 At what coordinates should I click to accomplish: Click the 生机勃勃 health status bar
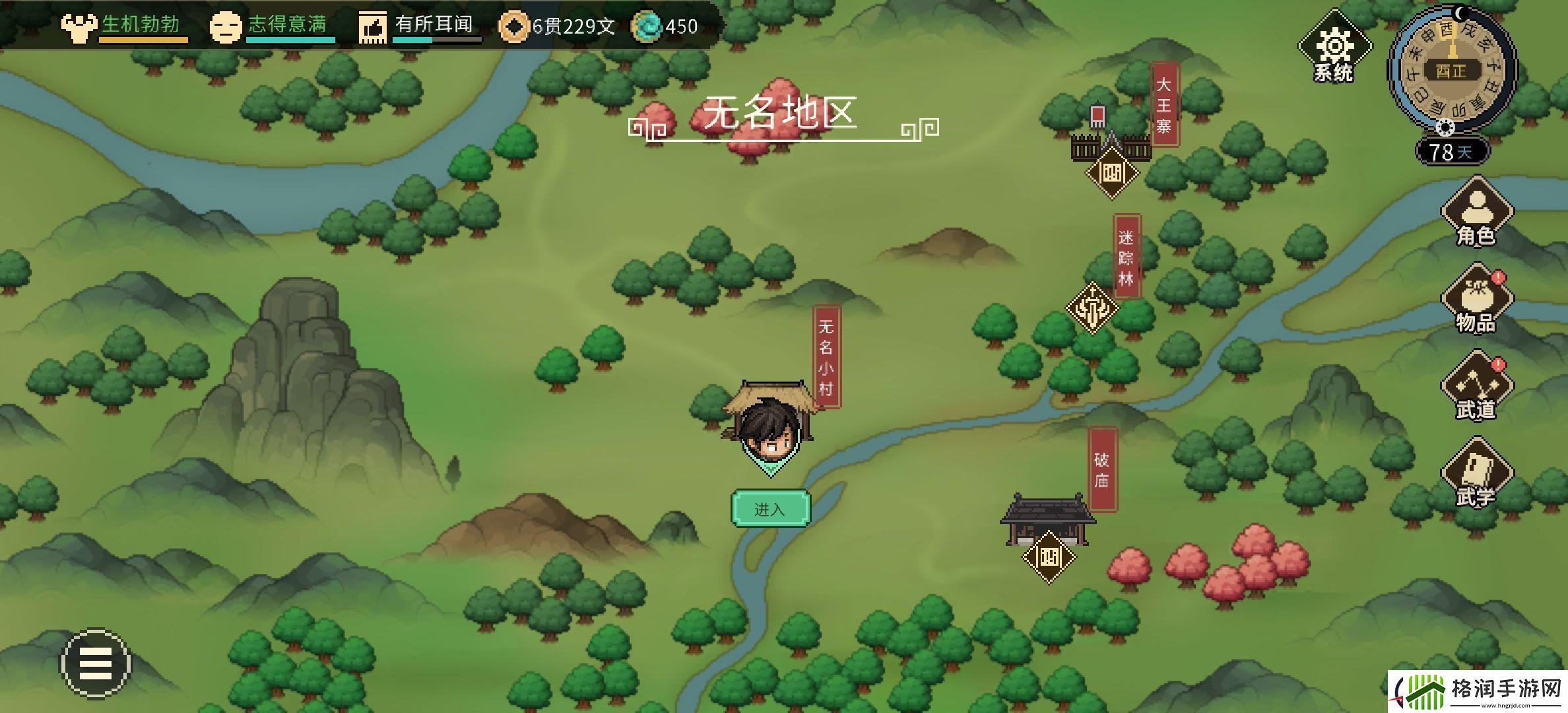140,26
